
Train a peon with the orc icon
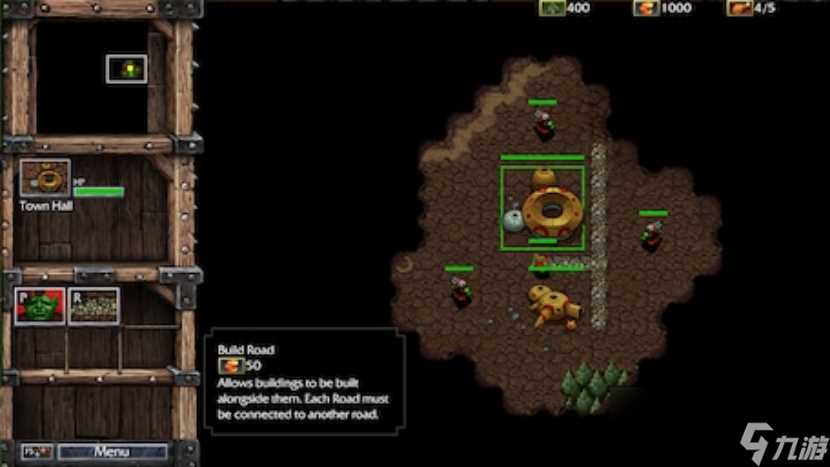[41, 306]
